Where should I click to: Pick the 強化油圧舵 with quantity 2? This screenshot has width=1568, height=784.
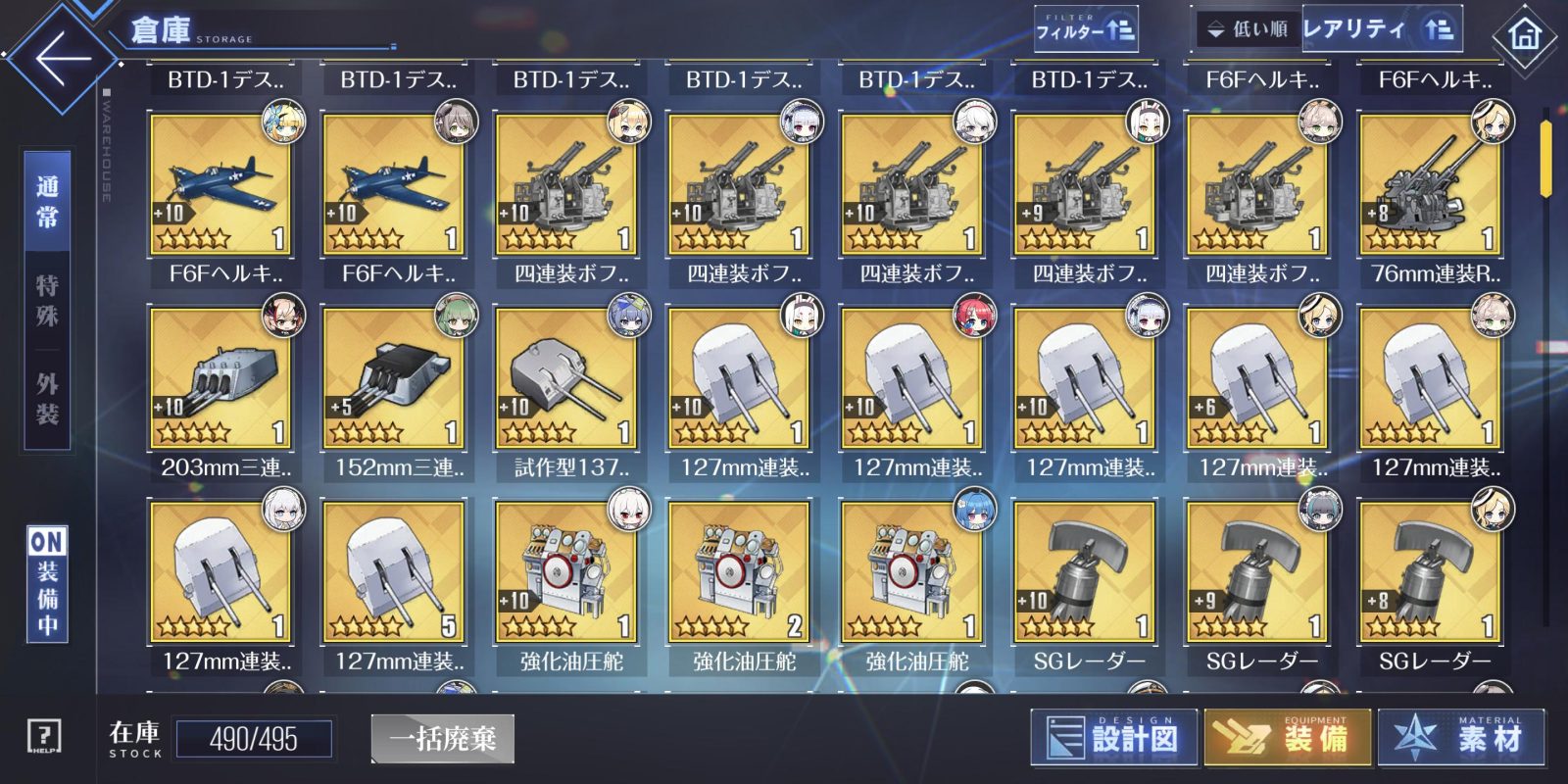pos(738,572)
